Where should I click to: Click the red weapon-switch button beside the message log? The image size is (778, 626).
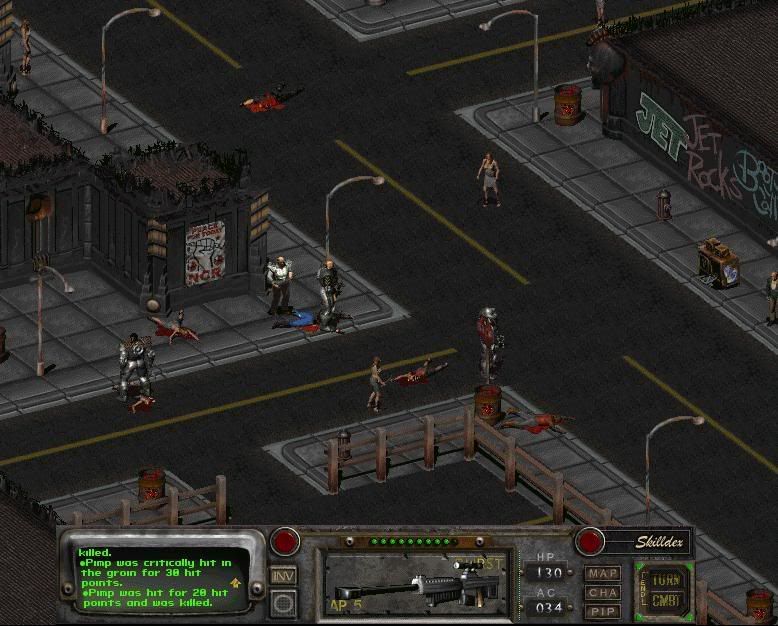(285, 542)
